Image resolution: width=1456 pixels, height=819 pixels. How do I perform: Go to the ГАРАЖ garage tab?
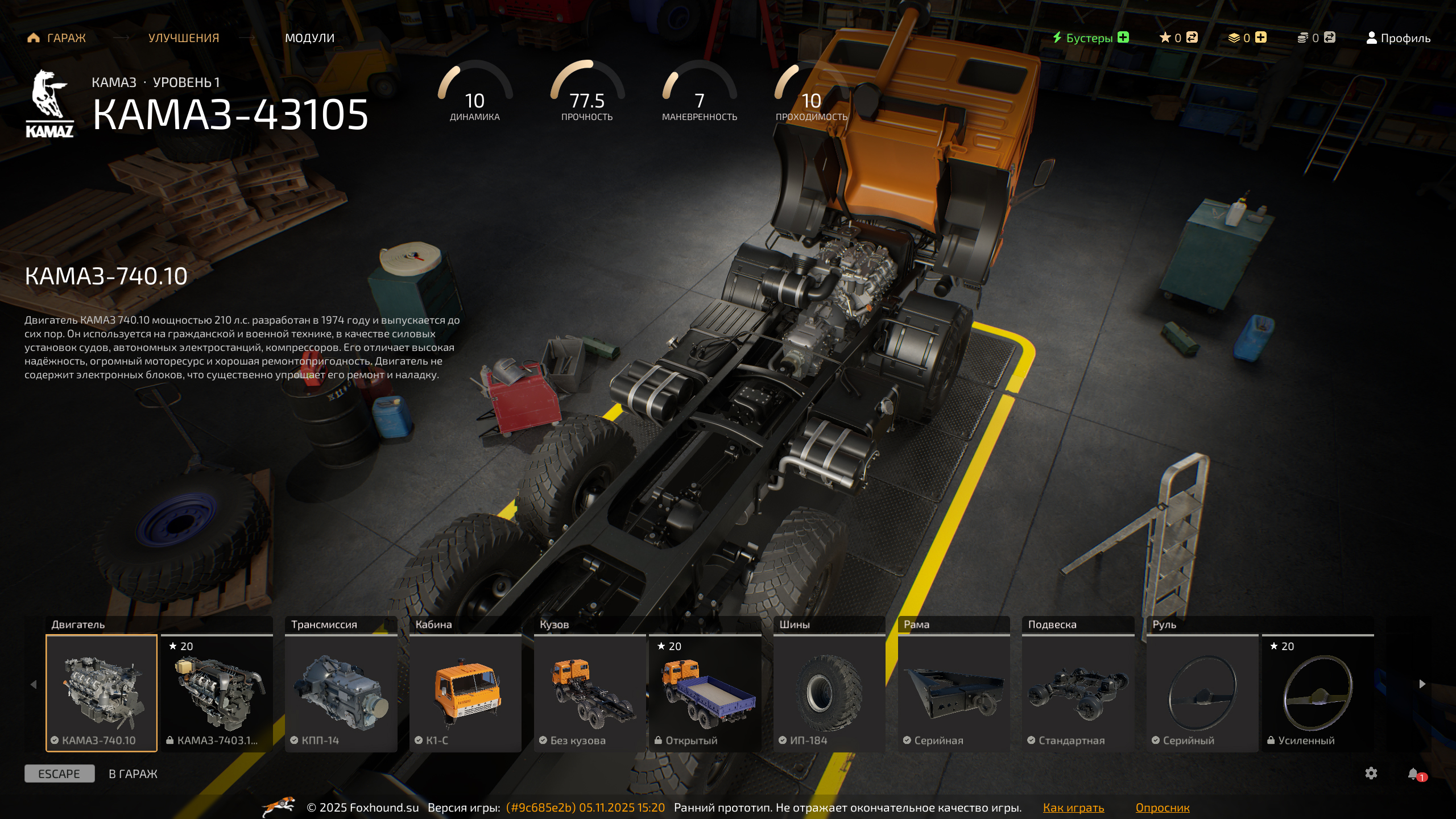[57, 38]
